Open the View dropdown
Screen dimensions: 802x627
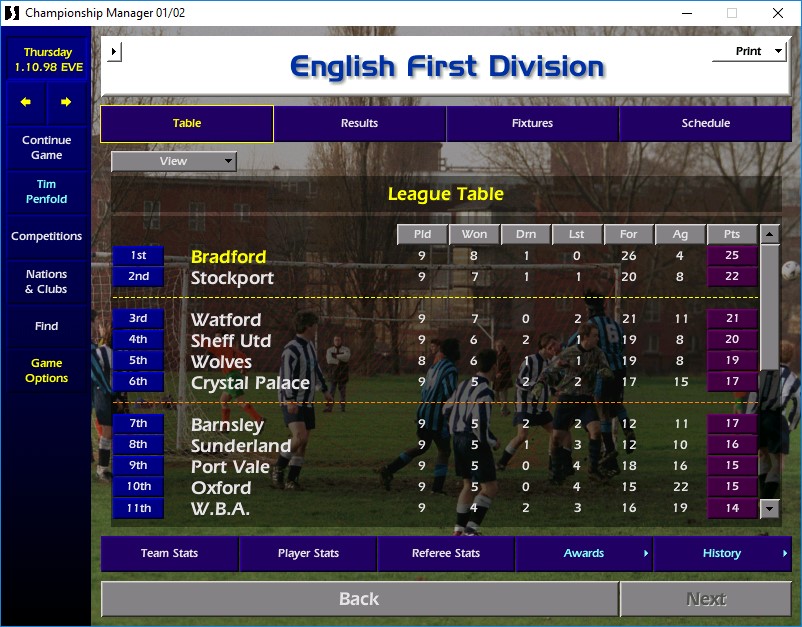coord(174,161)
